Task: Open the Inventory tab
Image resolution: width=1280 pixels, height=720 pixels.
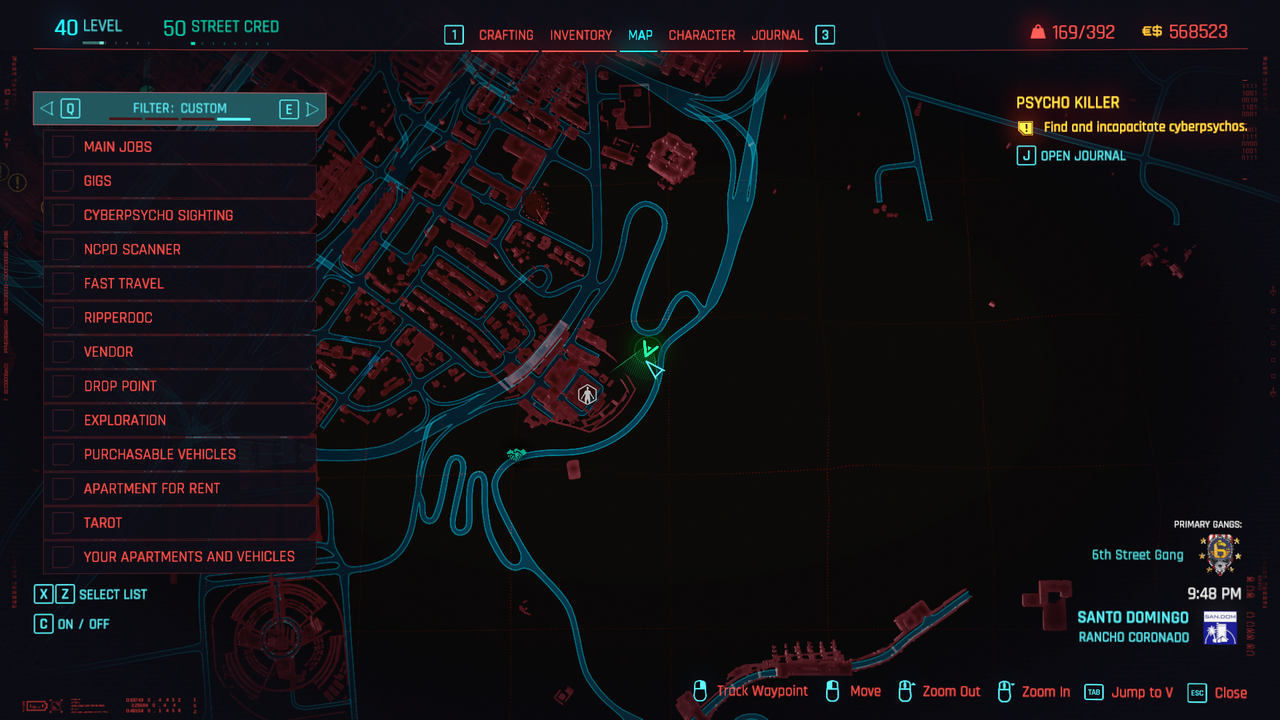Action: 580,35
